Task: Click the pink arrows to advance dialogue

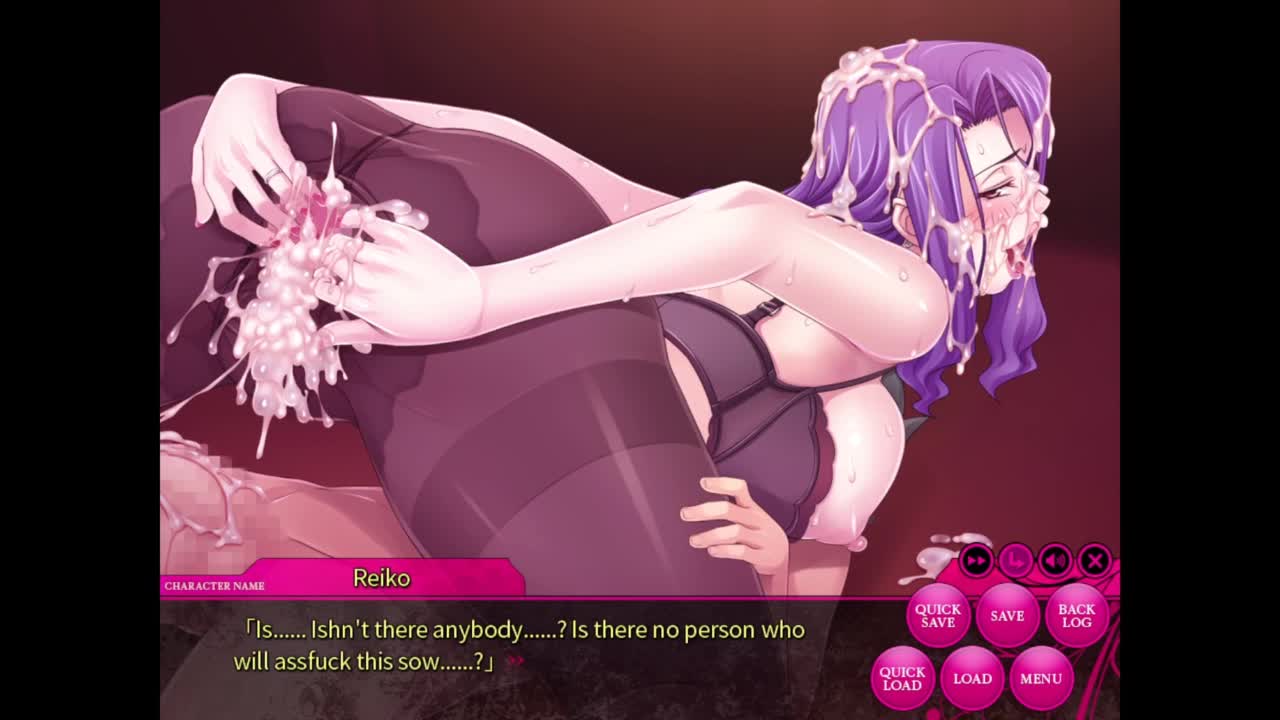Action: [516, 660]
